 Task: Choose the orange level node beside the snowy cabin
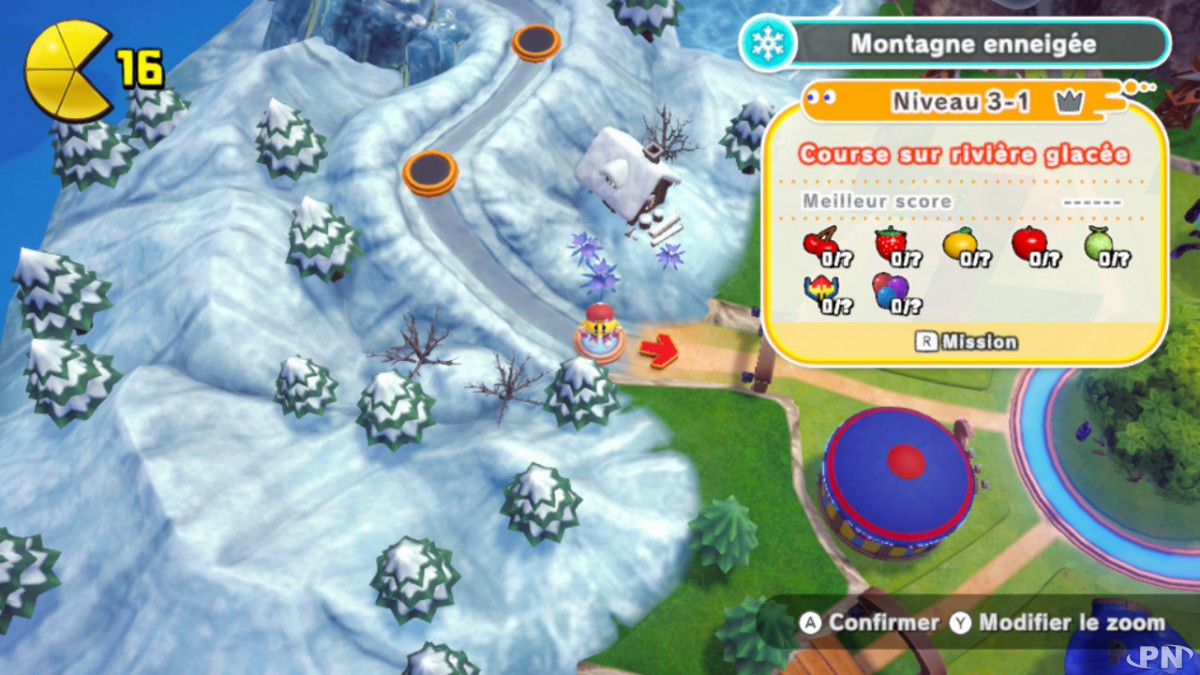(x=430, y=172)
